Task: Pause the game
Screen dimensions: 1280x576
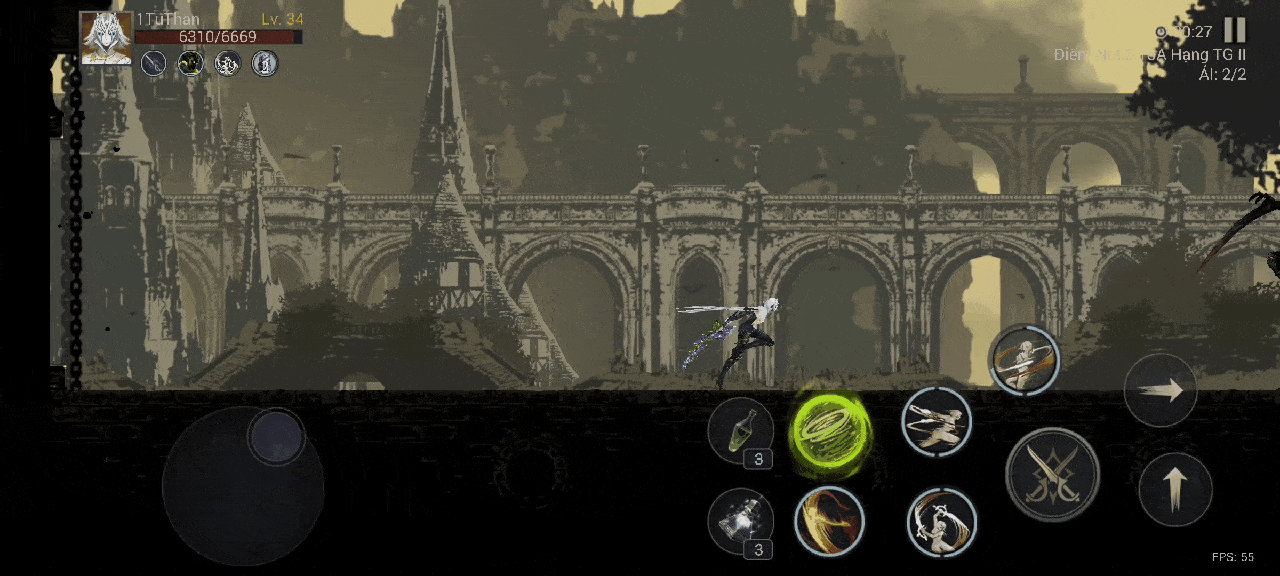Action: pyautogui.click(x=1235, y=30)
